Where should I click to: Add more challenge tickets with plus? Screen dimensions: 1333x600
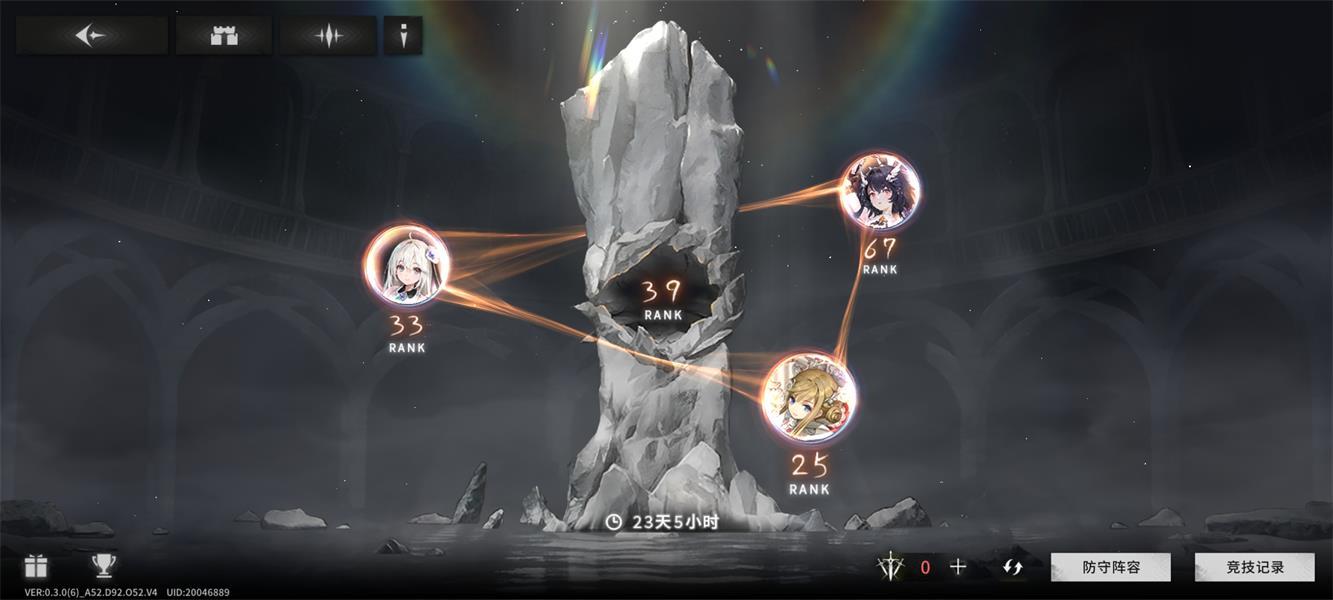coord(958,567)
